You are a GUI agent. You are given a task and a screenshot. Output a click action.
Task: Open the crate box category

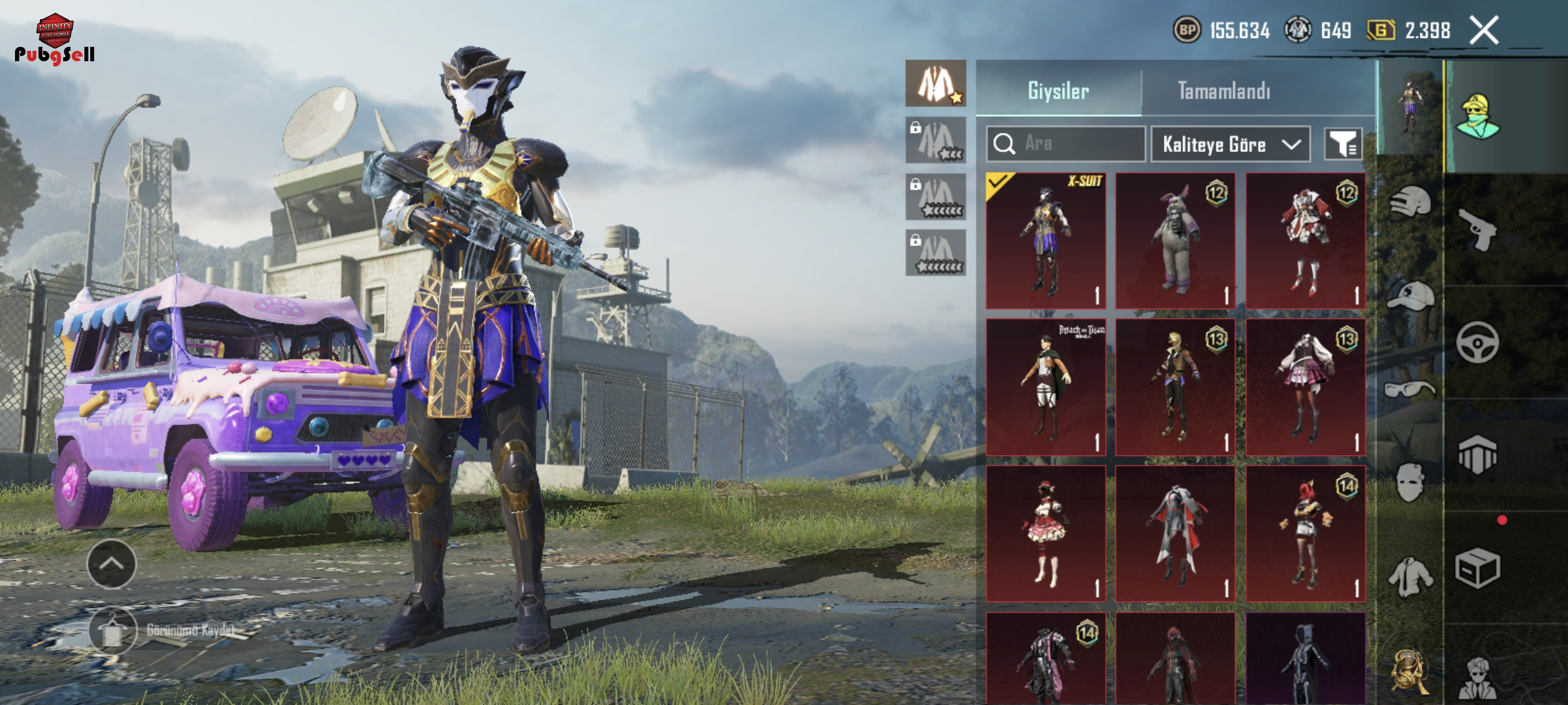click(1477, 568)
